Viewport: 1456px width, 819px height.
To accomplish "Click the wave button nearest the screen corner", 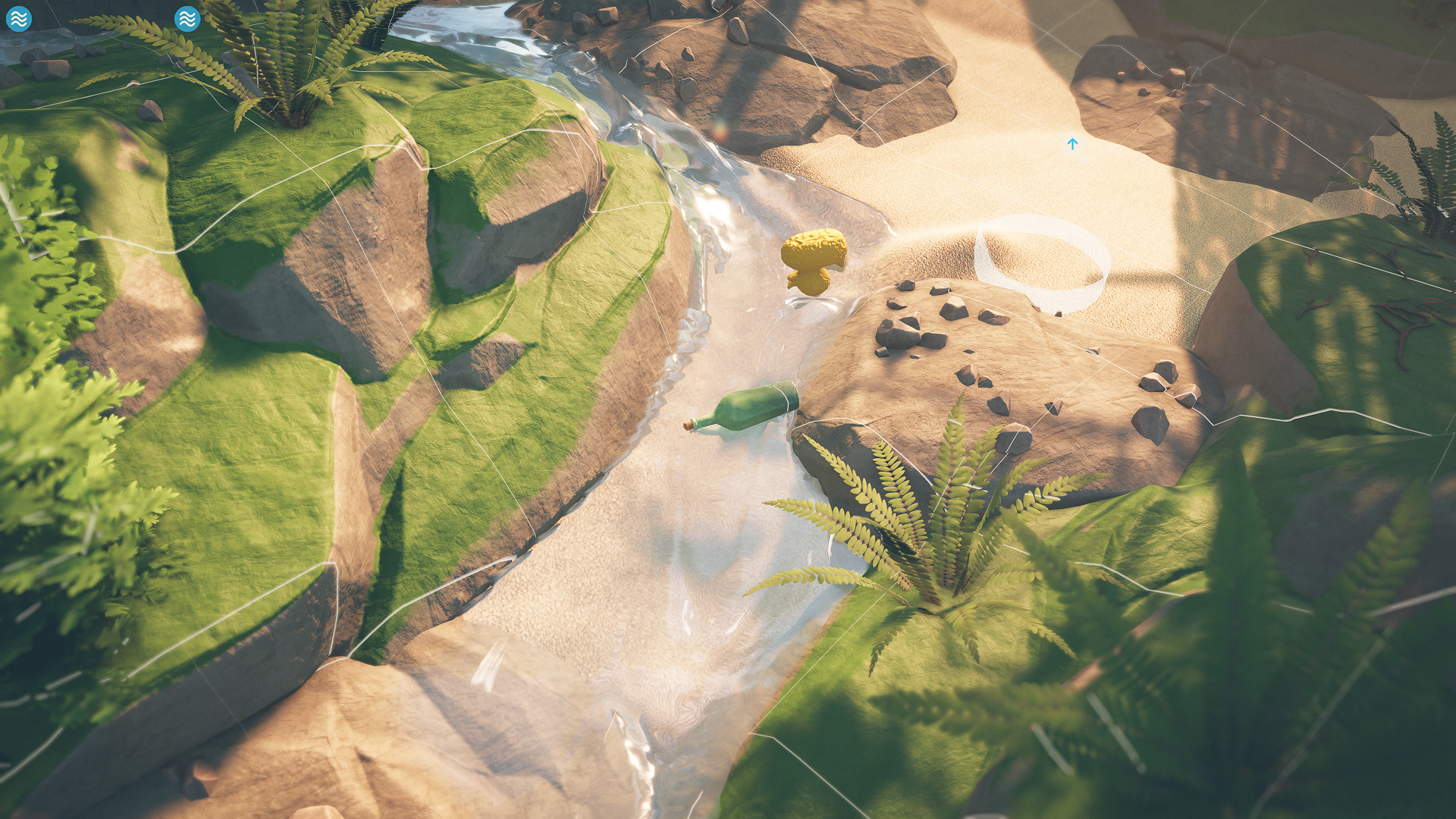I will click(x=20, y=18).
